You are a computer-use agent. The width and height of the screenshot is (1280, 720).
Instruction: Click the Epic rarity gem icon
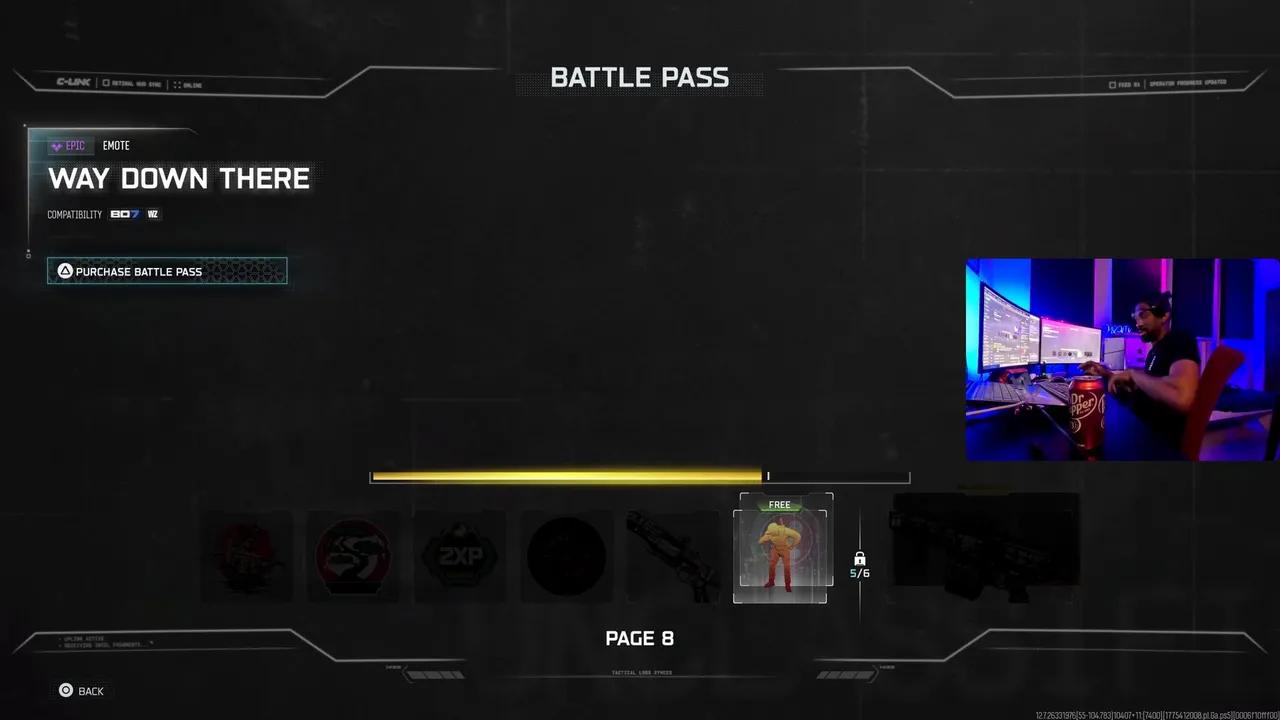point(56,145)
